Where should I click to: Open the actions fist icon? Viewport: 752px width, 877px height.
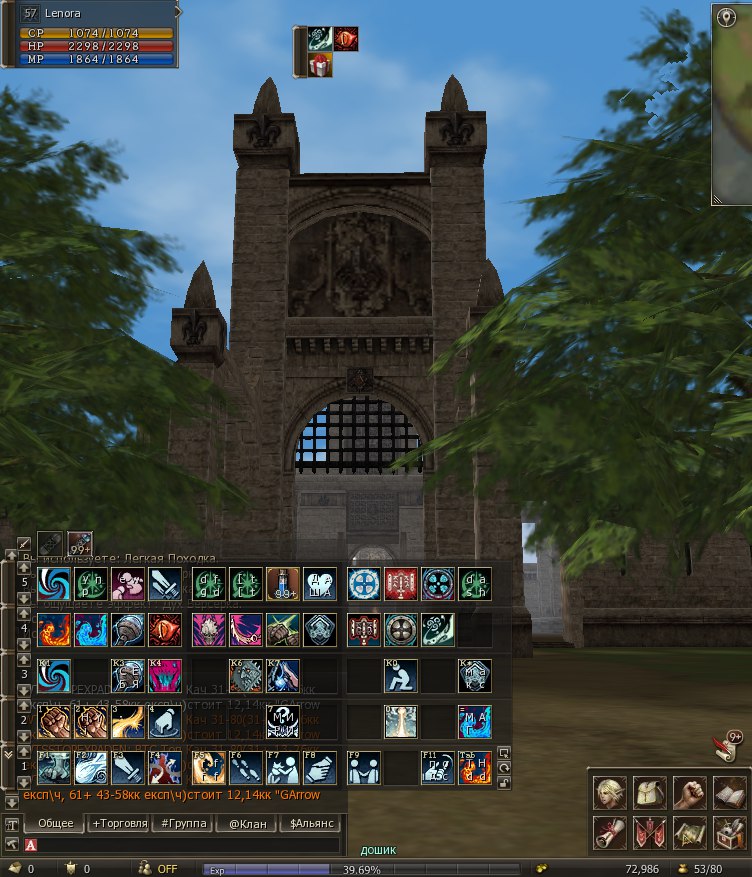pyautogui.click(x=689, y=793)
